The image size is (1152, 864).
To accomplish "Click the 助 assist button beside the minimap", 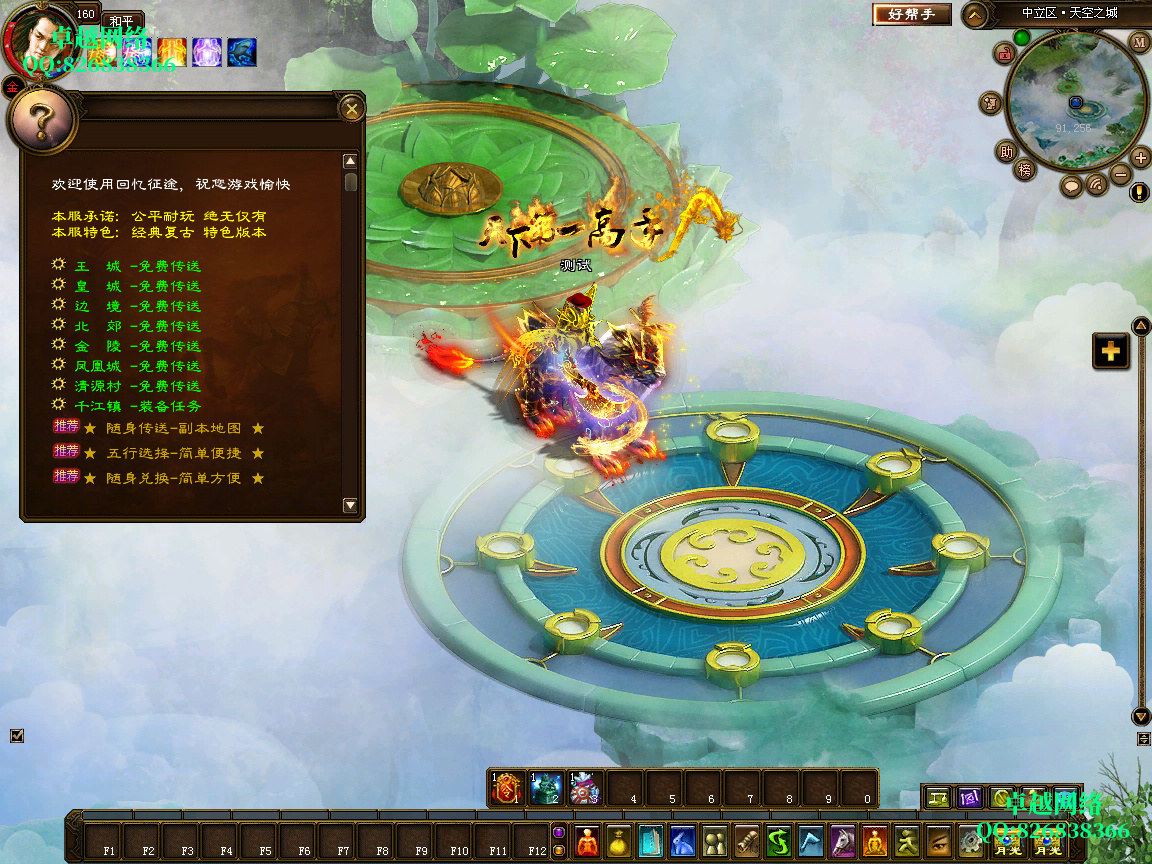I will point(1006,152).
